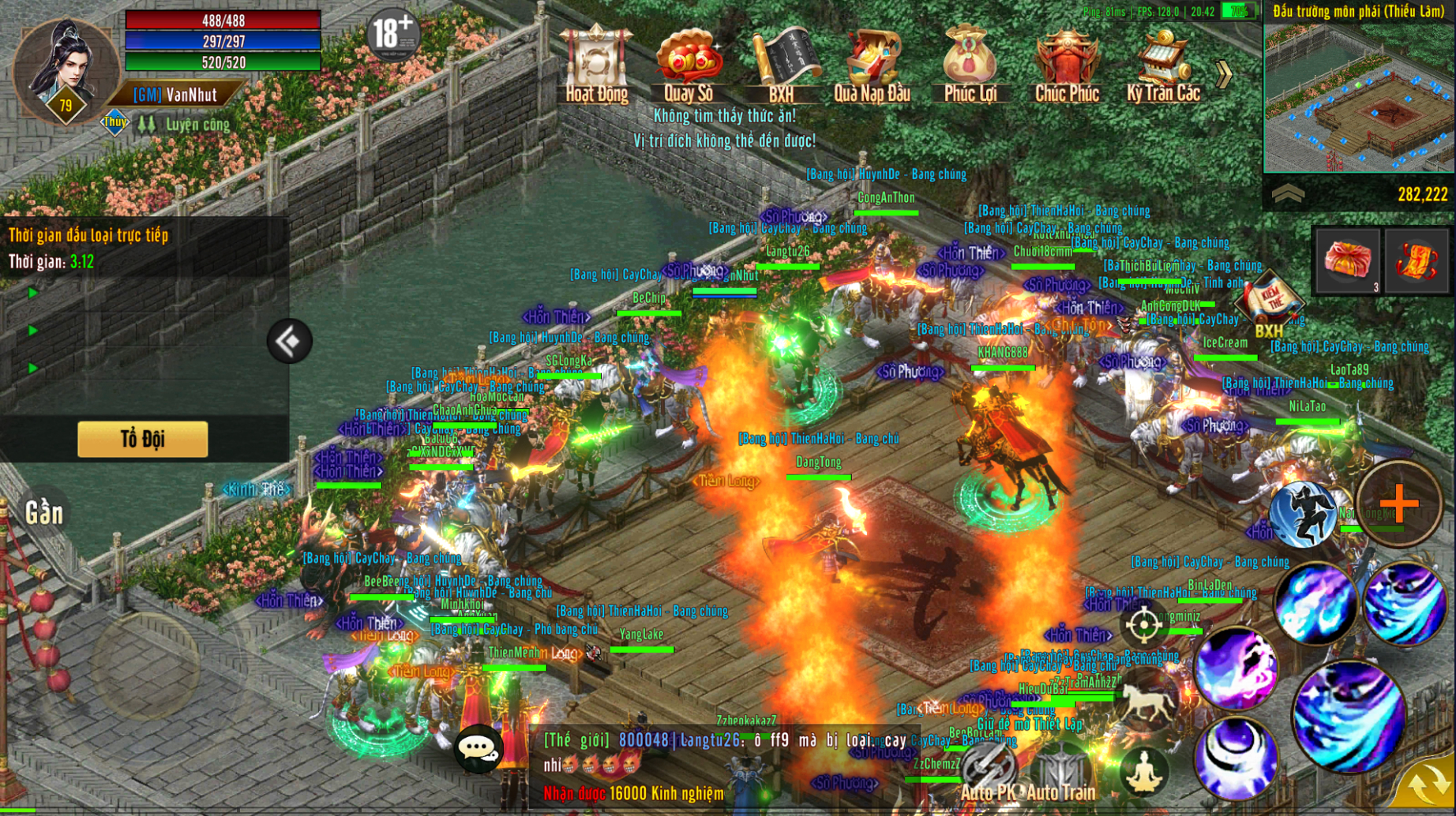Switch the Gần nearby chat channel
This screenshot has width=1456, height=816.
(43, 513)
